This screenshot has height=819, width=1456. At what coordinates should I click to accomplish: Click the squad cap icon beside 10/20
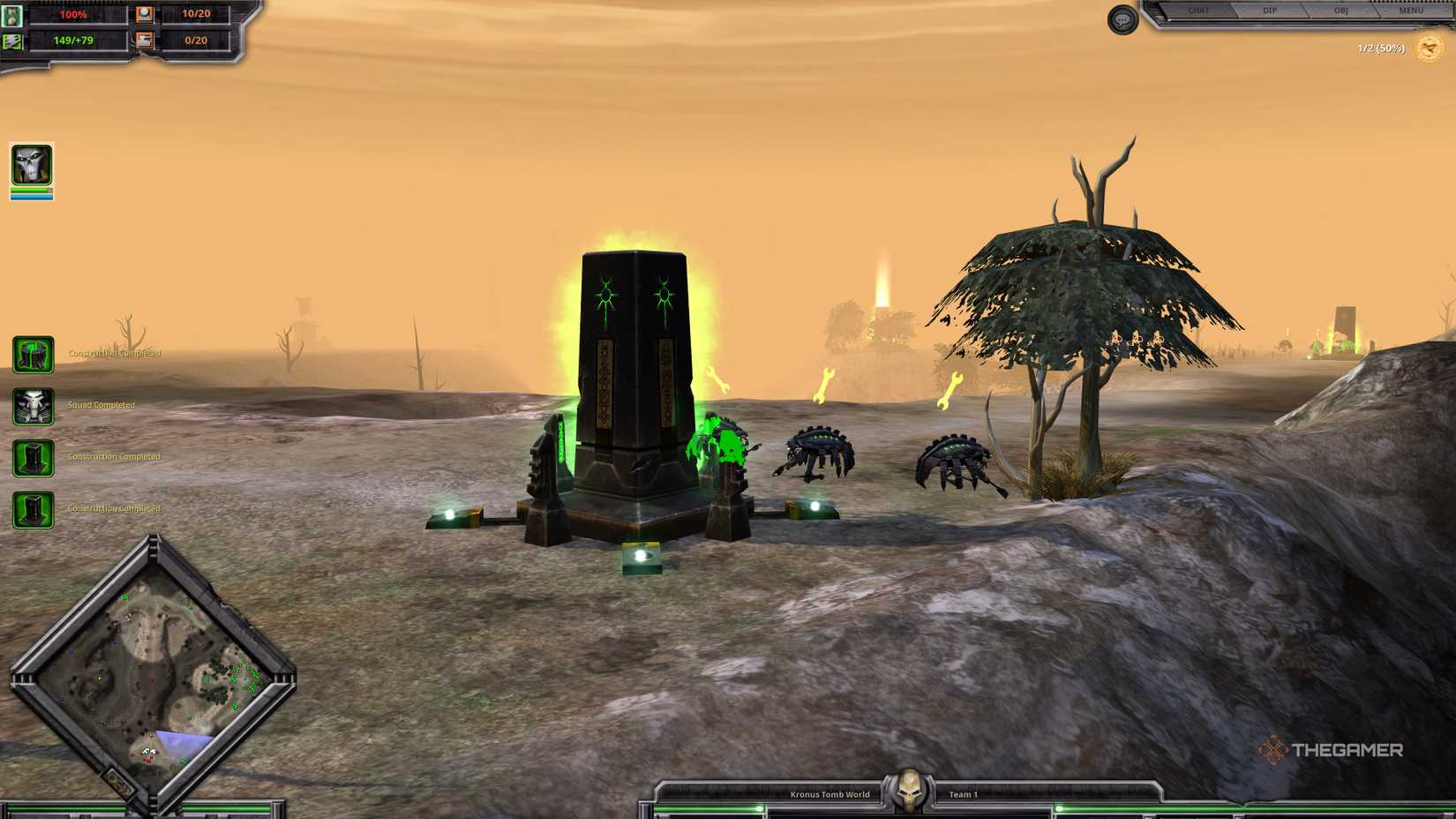coord(144,12)
